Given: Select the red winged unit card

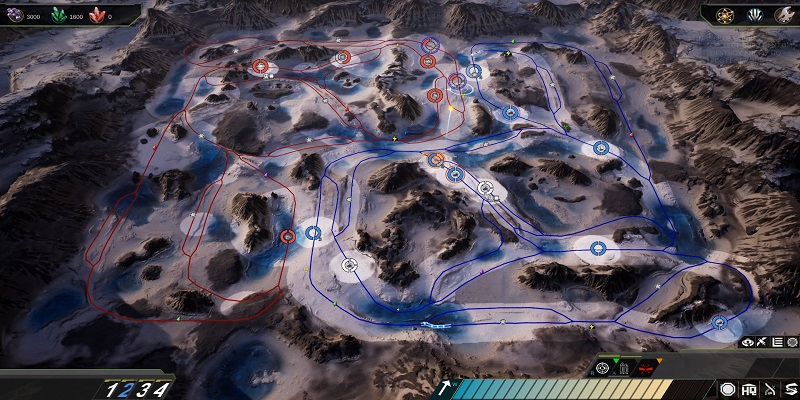Looking at the screenshot, I should [645, 368].
